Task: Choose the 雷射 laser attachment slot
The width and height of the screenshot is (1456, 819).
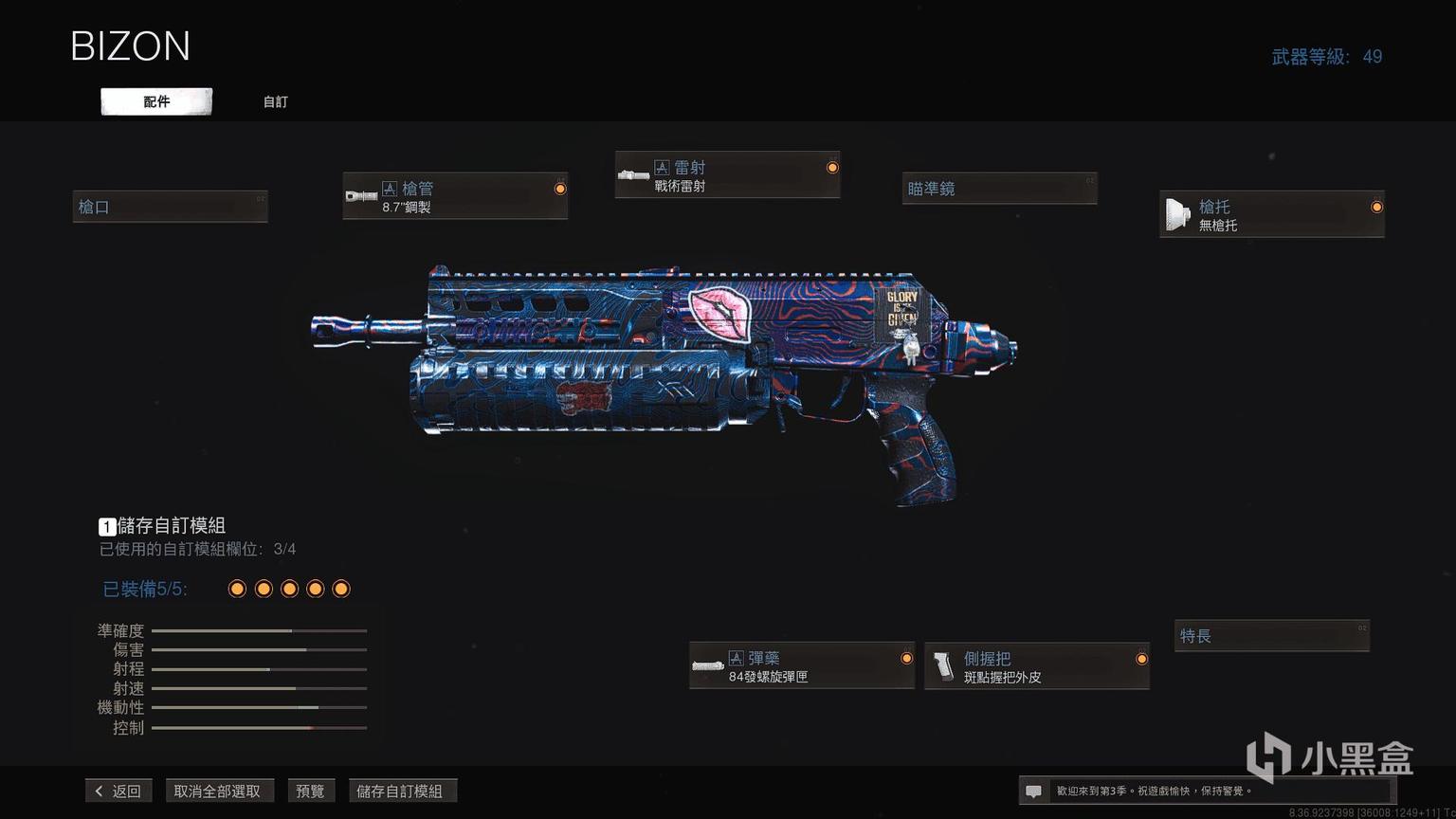Action: click(x=727, y=175)
